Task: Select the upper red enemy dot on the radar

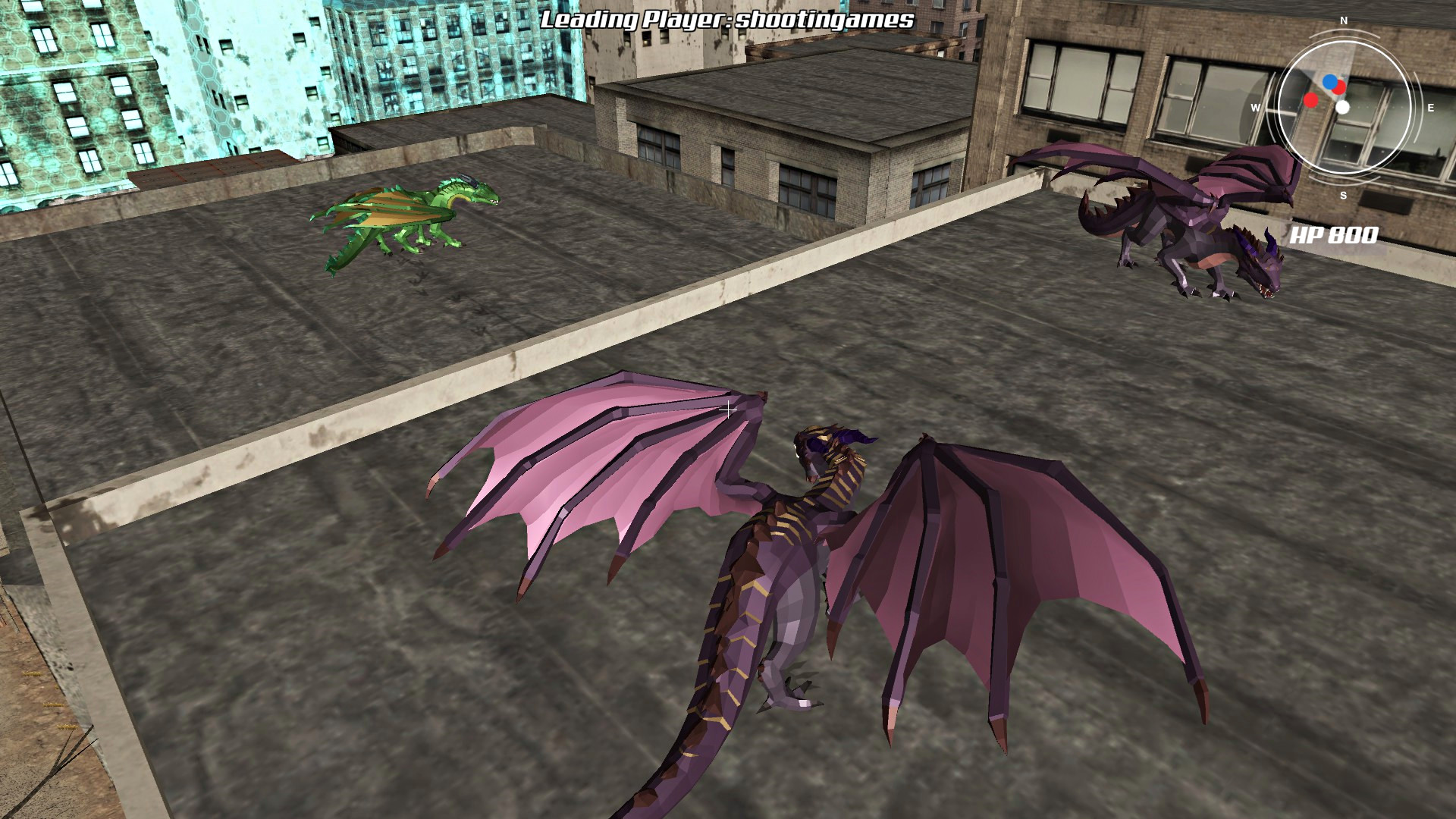Action: [1339, 86]
